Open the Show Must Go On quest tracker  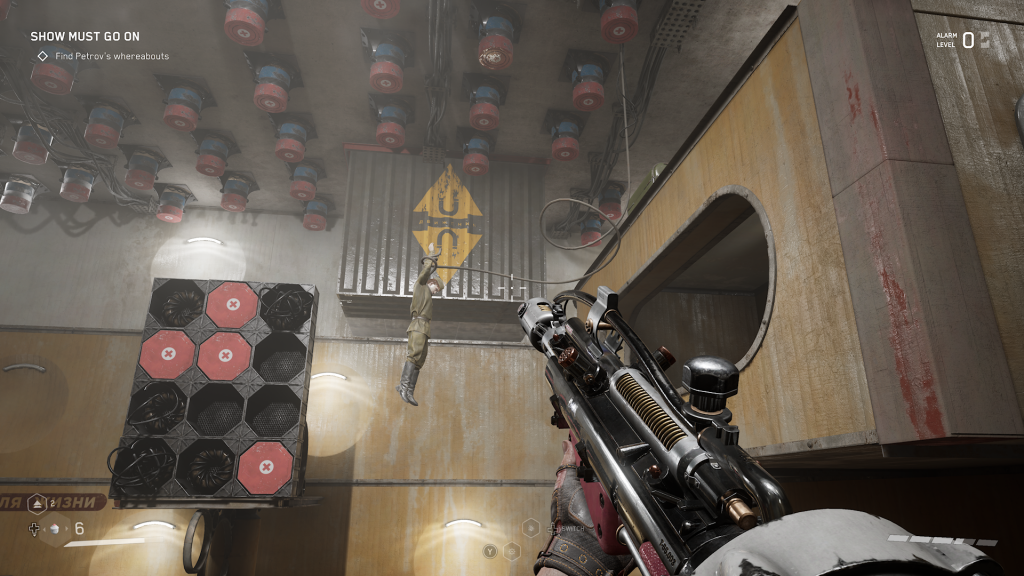85,36
